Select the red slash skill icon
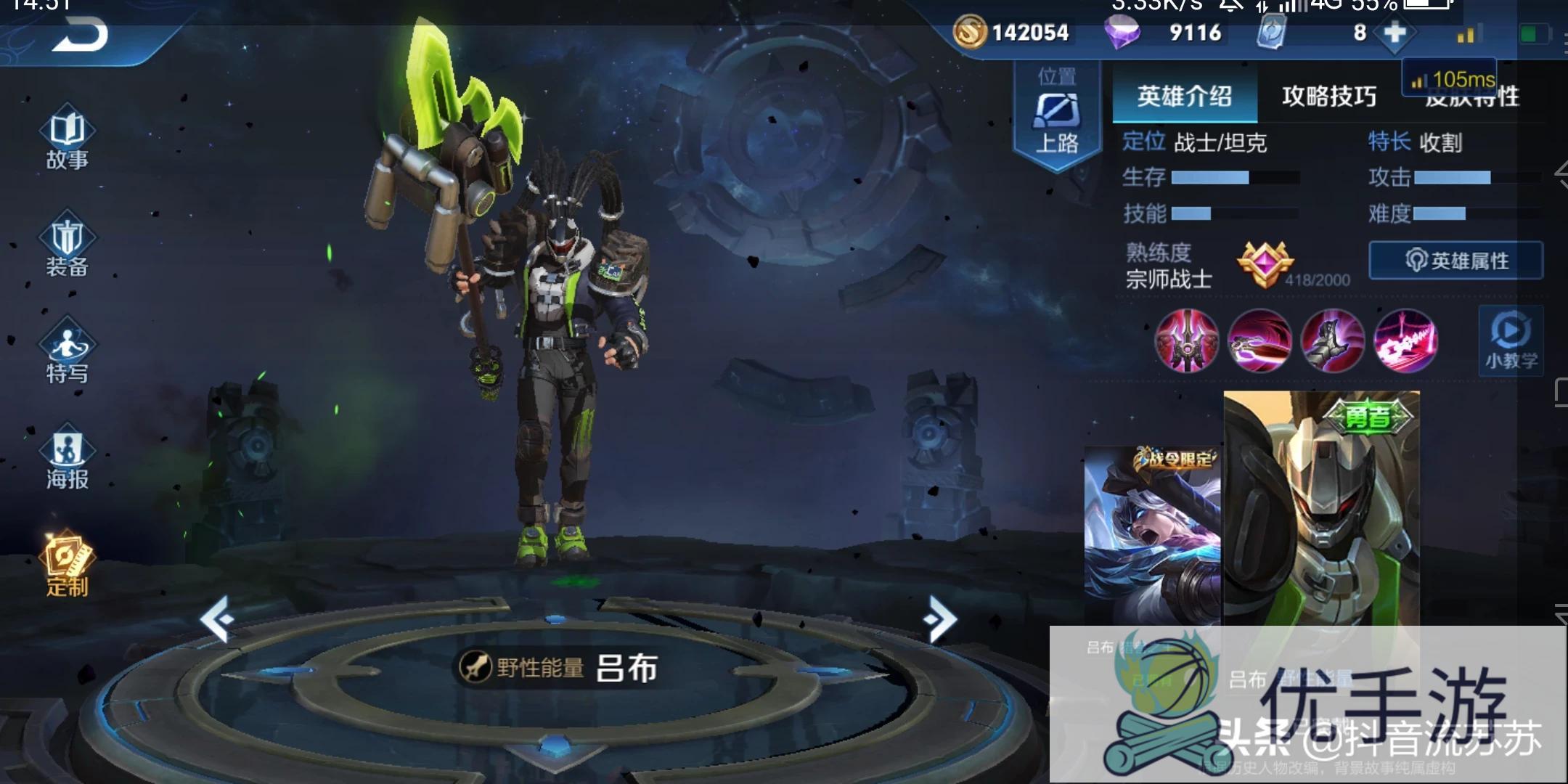Image resolution: width=1568 pixels, height=784 pixels. 1259,340
